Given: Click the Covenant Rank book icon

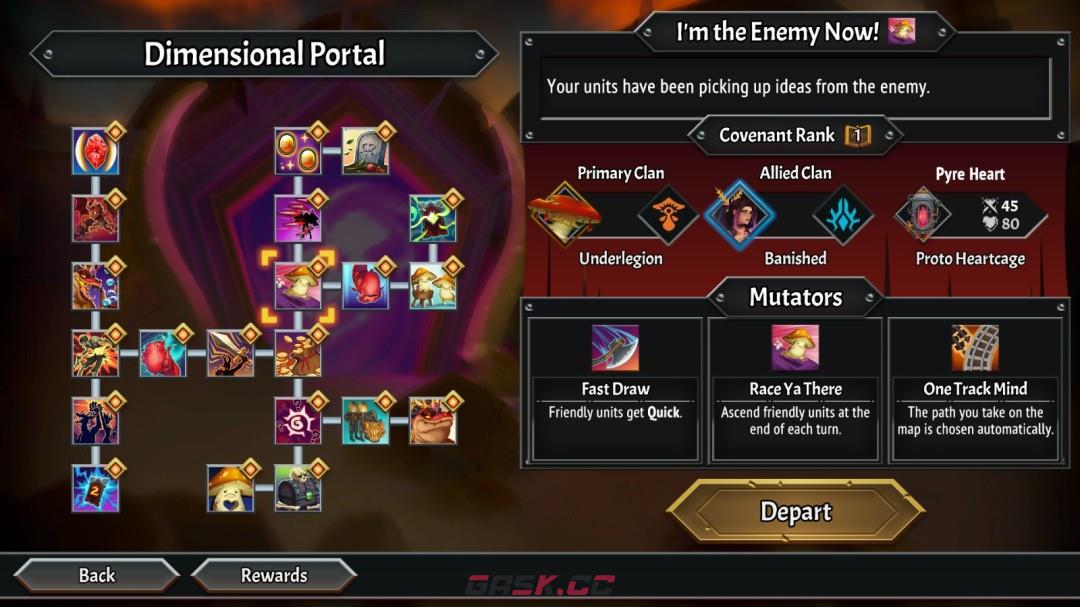Looking at the screenshot, I should coord(857,135).
